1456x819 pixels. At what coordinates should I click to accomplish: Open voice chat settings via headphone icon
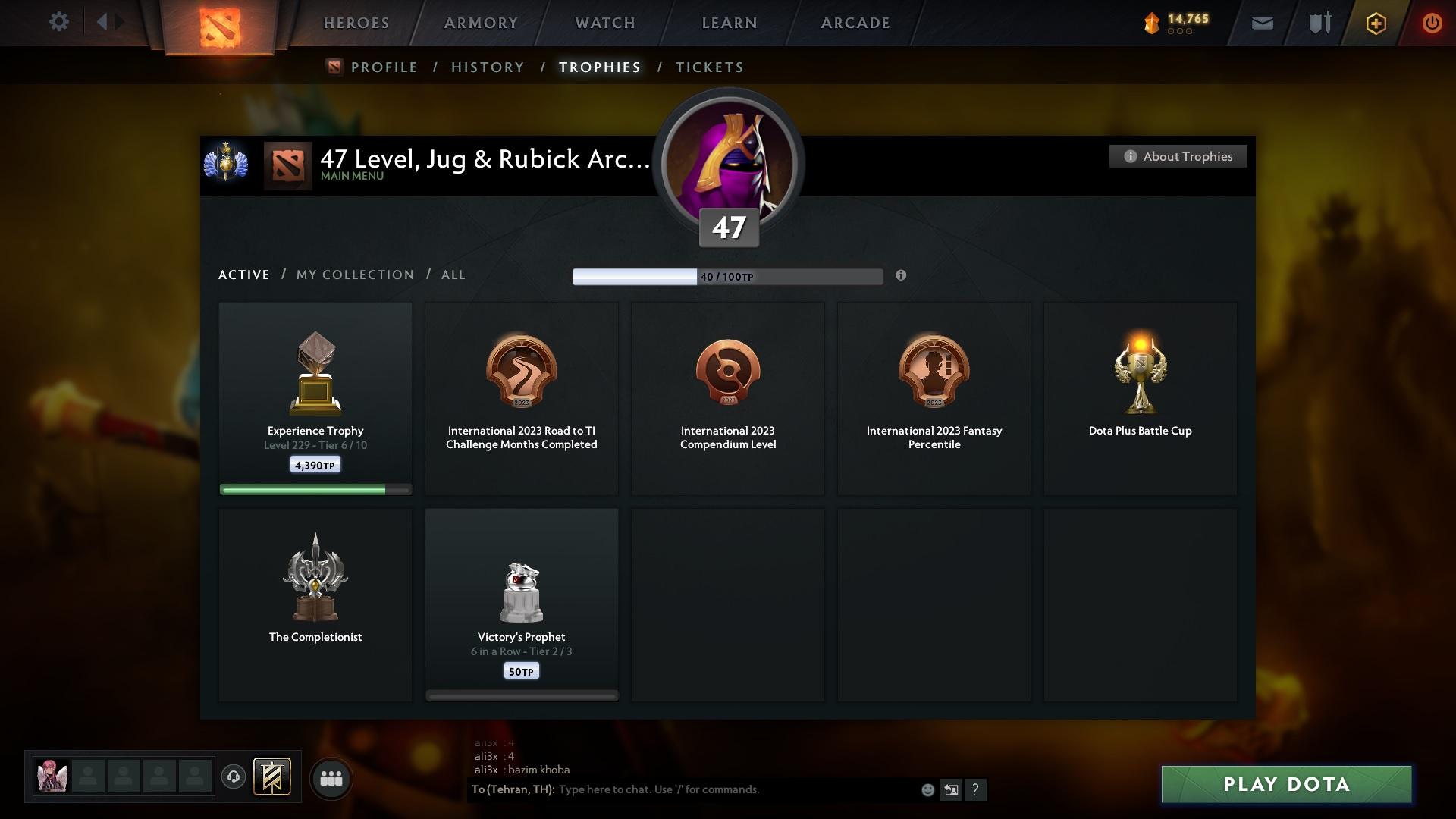coord(234,777)
